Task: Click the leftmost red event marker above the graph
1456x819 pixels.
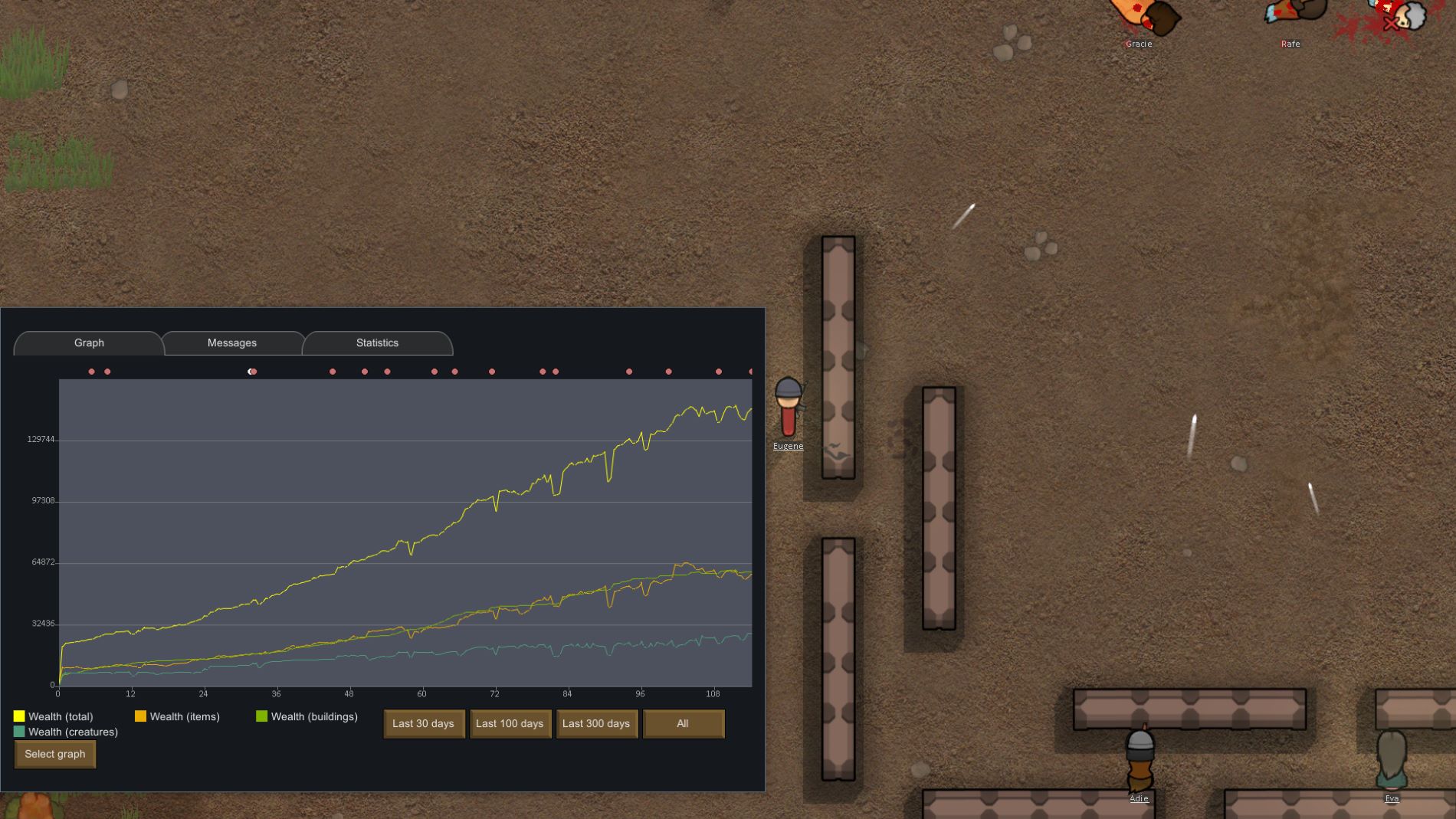Action: pyautogui.click(x=90, y=372)
